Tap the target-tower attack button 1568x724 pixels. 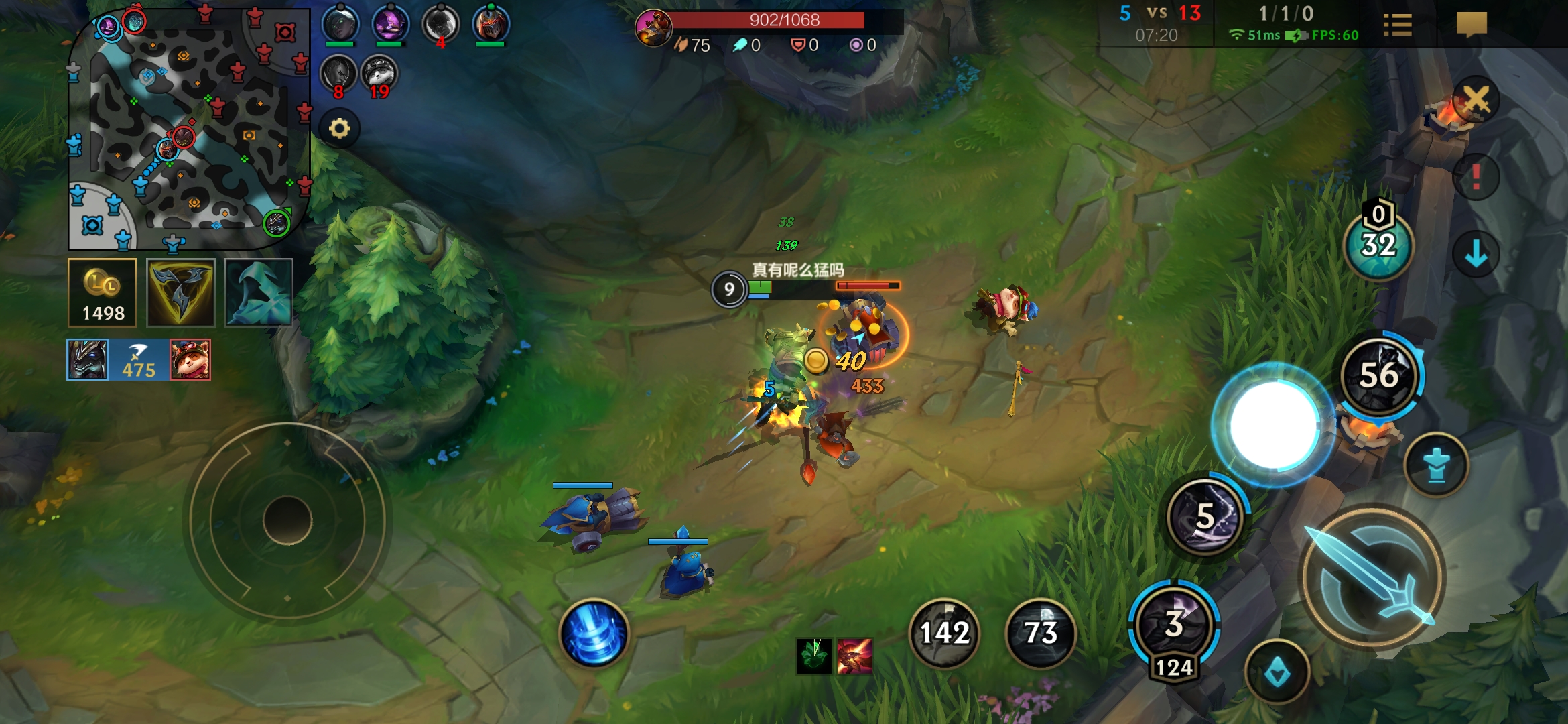pos(1436,465)
